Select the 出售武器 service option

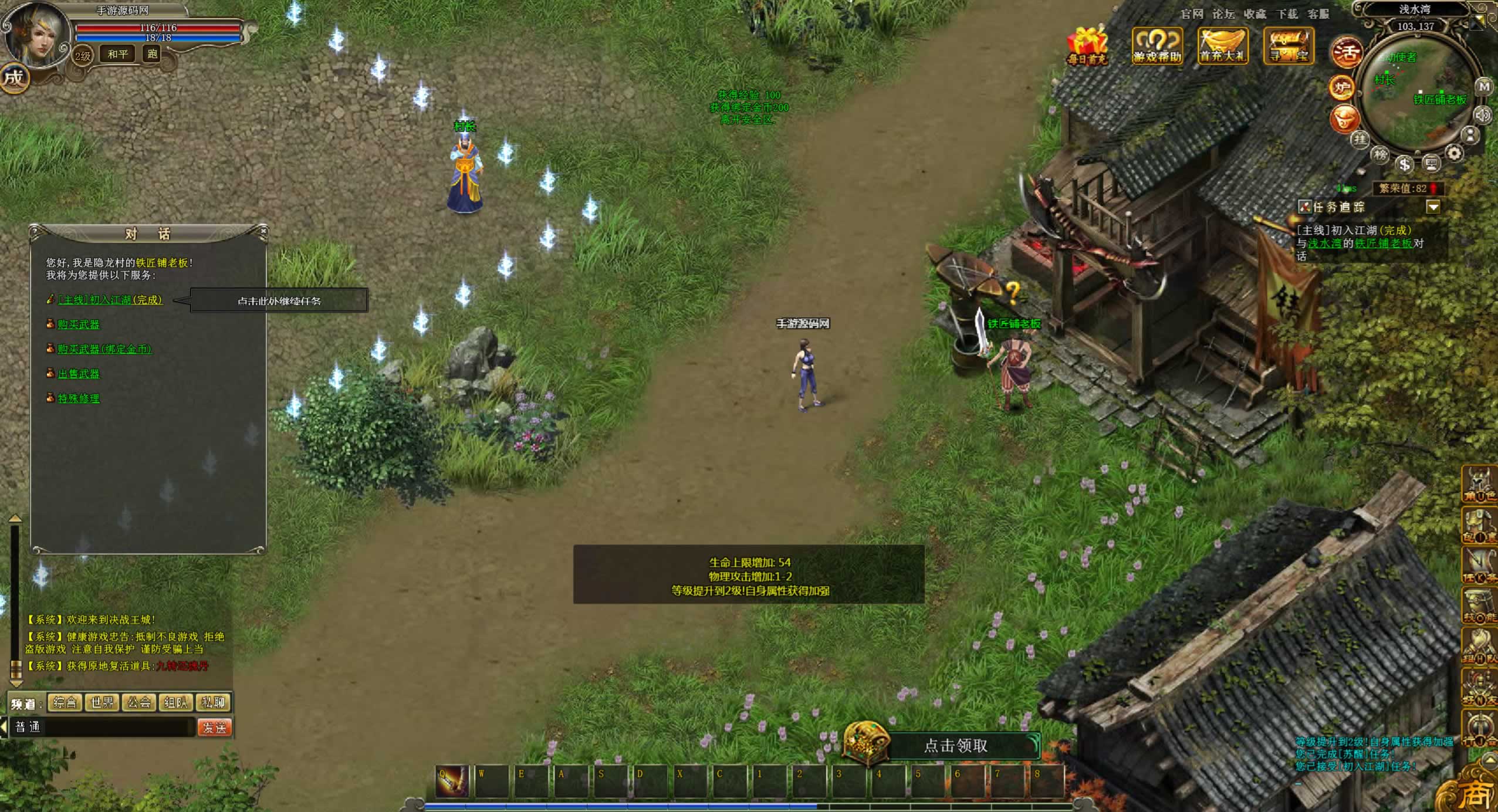[79, 374]
